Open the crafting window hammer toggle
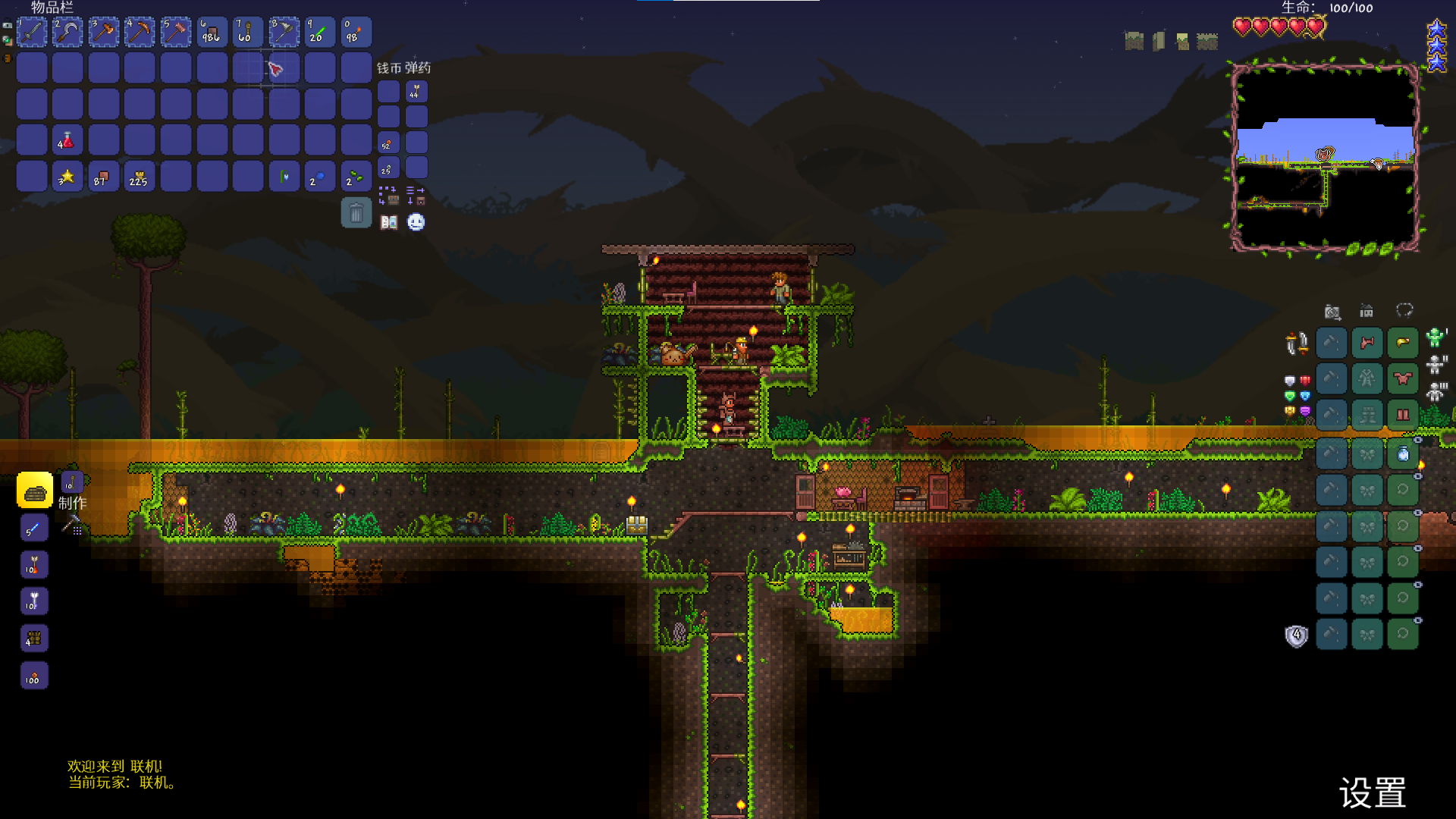 pos(73,525)
